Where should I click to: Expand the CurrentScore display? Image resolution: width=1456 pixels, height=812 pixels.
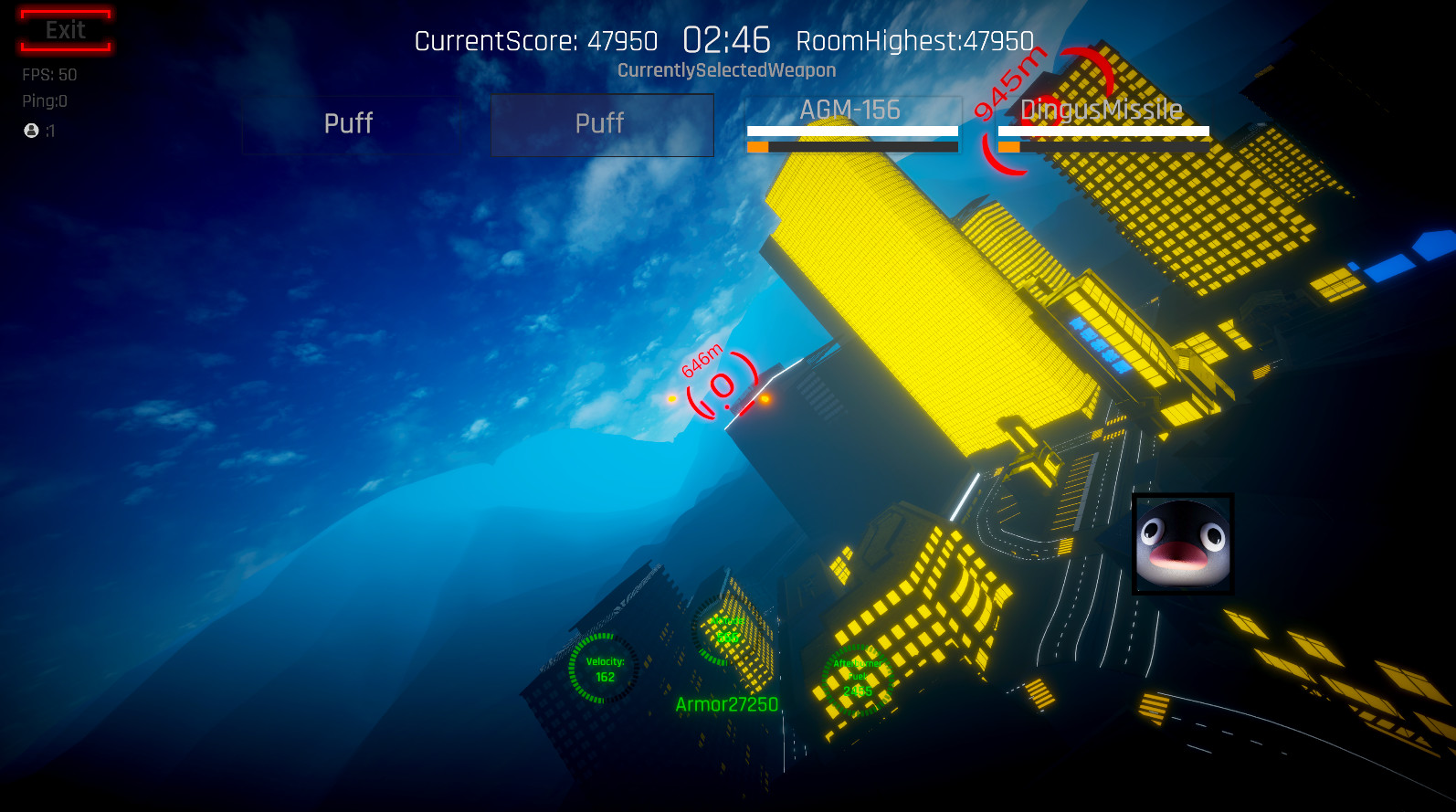pos(536,41)
